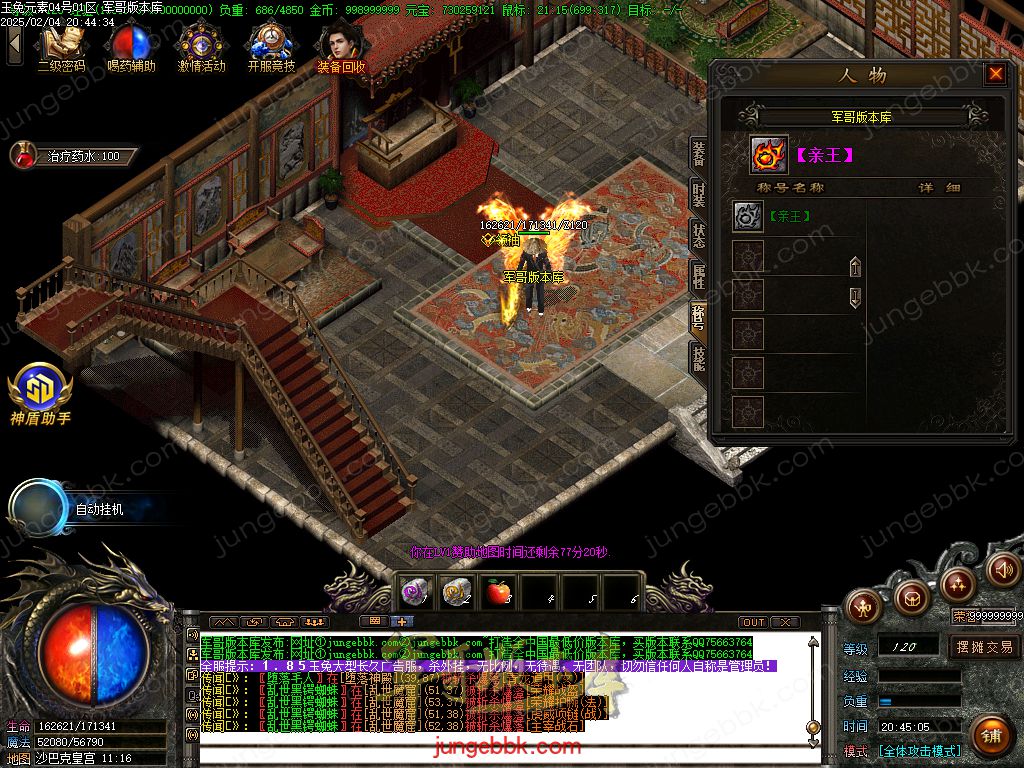Switch to the 装备 equipment tab
Screen dimensions: 1024x768
(x=698, y=153)
